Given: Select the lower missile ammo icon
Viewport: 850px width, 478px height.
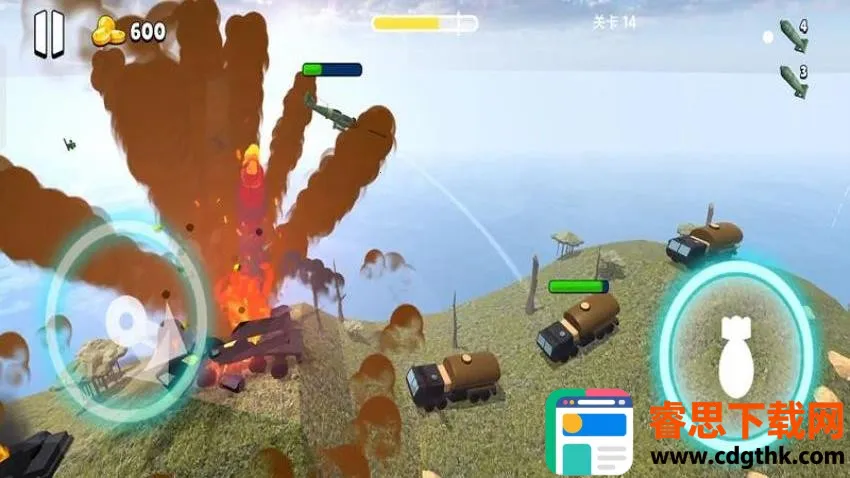Looking at the screenshot, I should click(x=793, y=80).
